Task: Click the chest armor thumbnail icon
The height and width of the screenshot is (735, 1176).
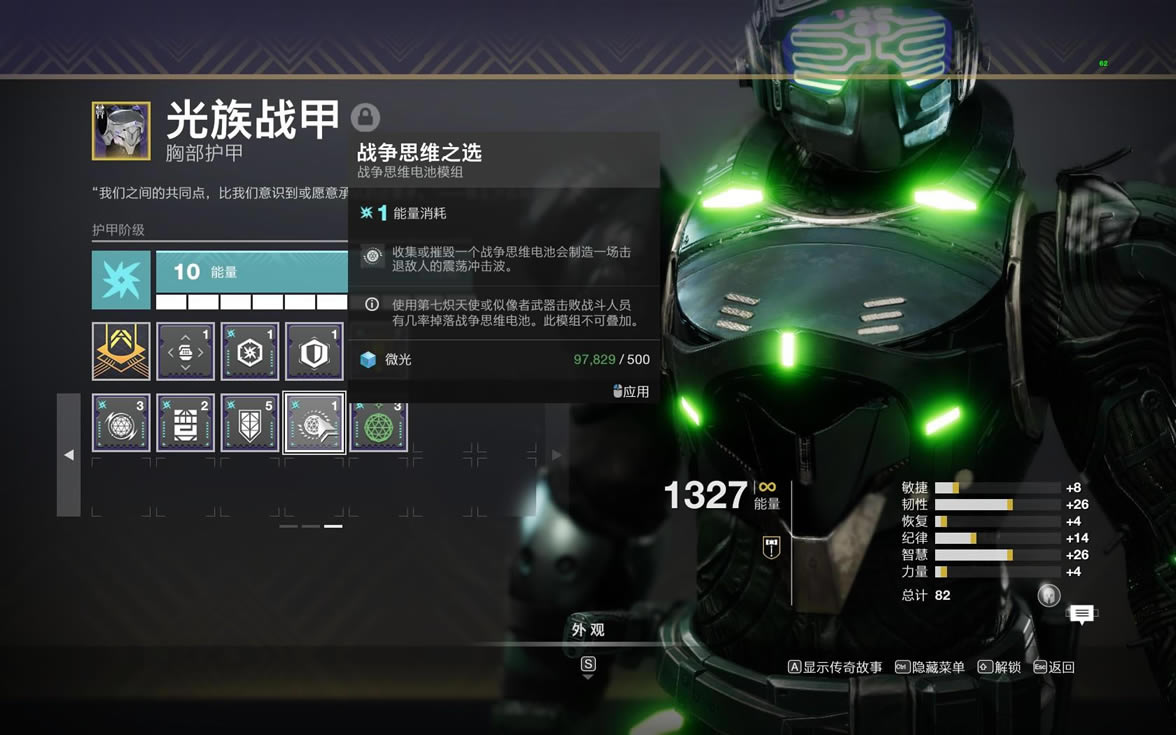Action: click(121, 131)
